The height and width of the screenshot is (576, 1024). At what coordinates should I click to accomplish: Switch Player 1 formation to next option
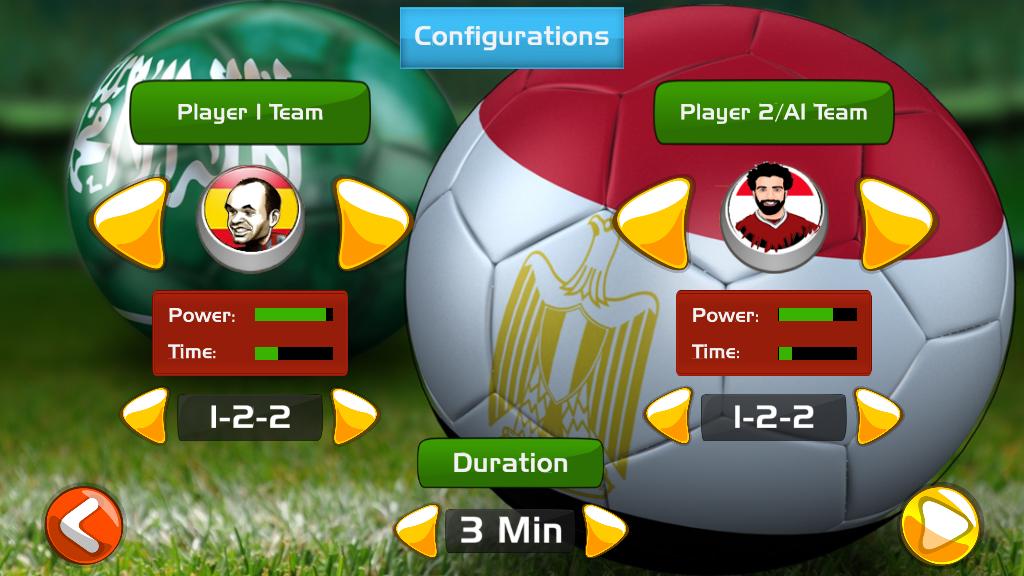pos(353,415)
